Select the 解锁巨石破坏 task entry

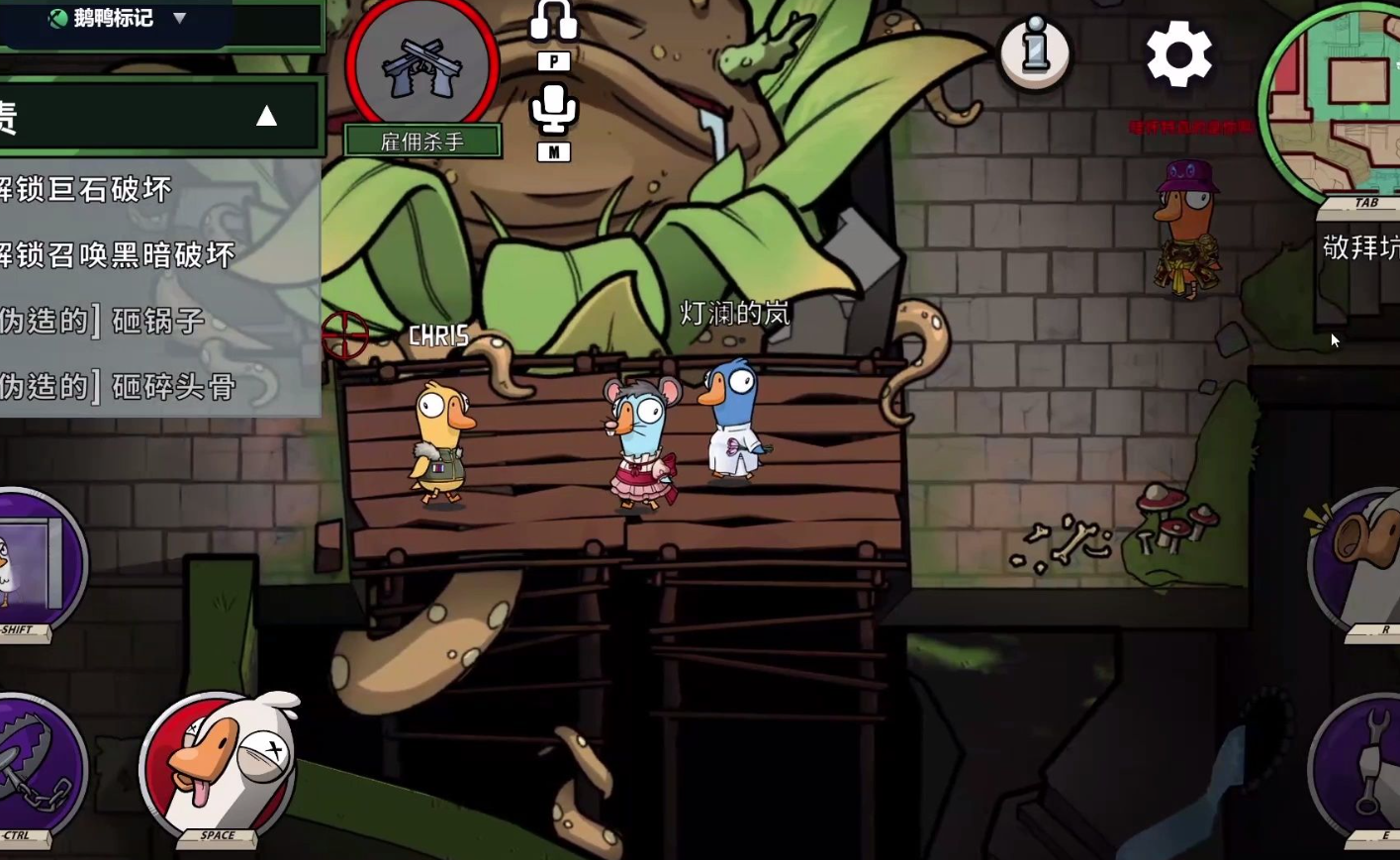point(87,189)
